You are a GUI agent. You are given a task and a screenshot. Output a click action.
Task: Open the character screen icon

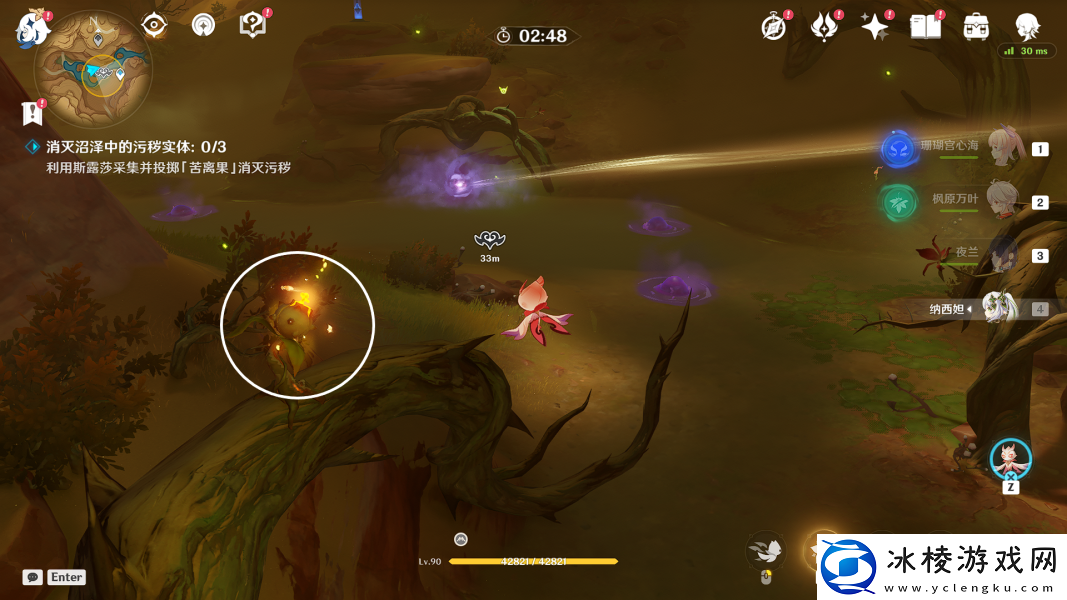click(x=1026, y=27)
